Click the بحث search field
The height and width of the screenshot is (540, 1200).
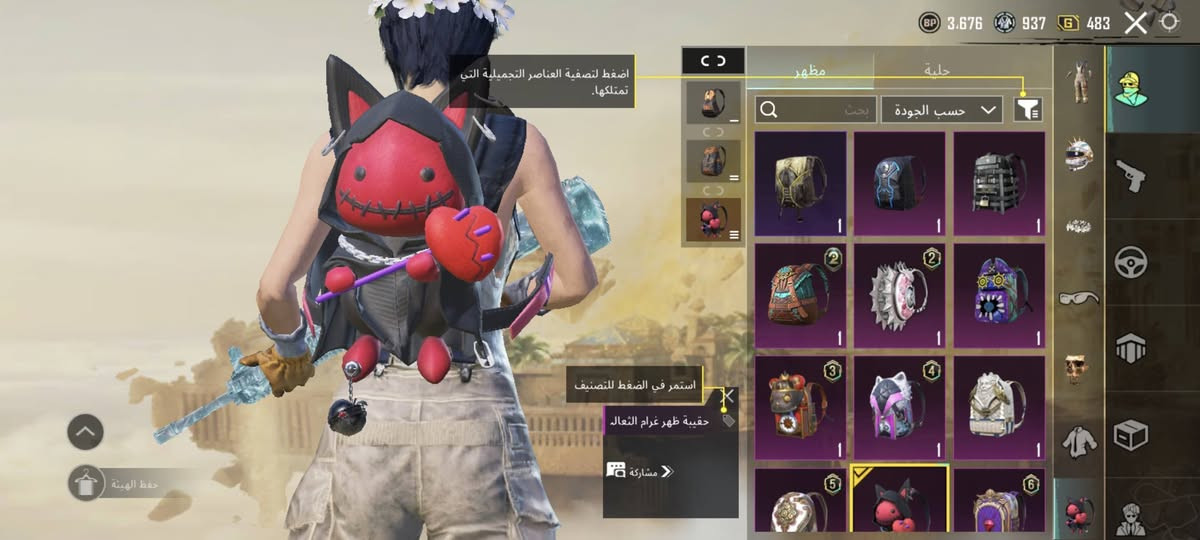[817, 110]
